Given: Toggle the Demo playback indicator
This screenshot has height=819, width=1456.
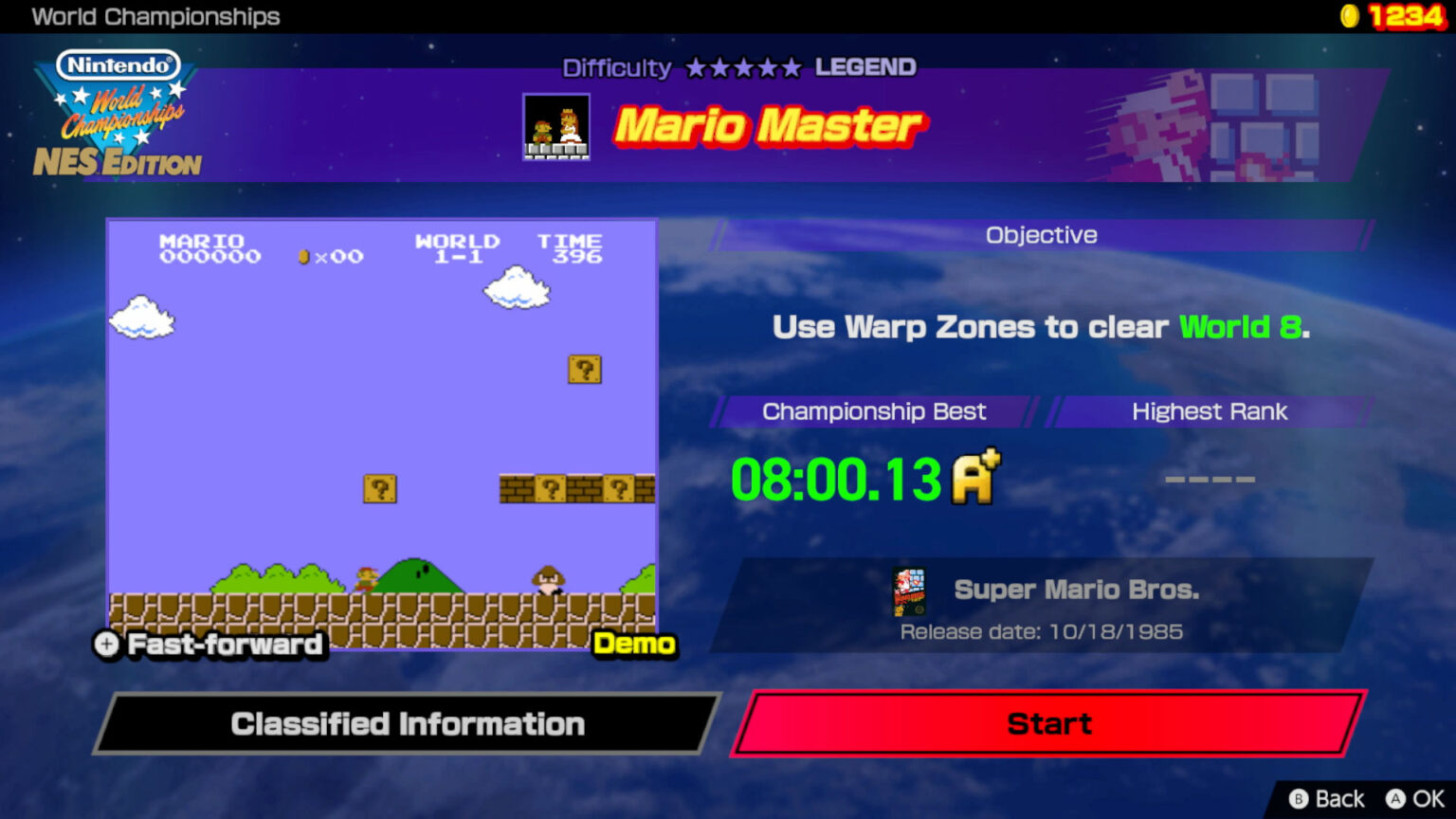Looking at the screenshot, I should tap(636, 644).
